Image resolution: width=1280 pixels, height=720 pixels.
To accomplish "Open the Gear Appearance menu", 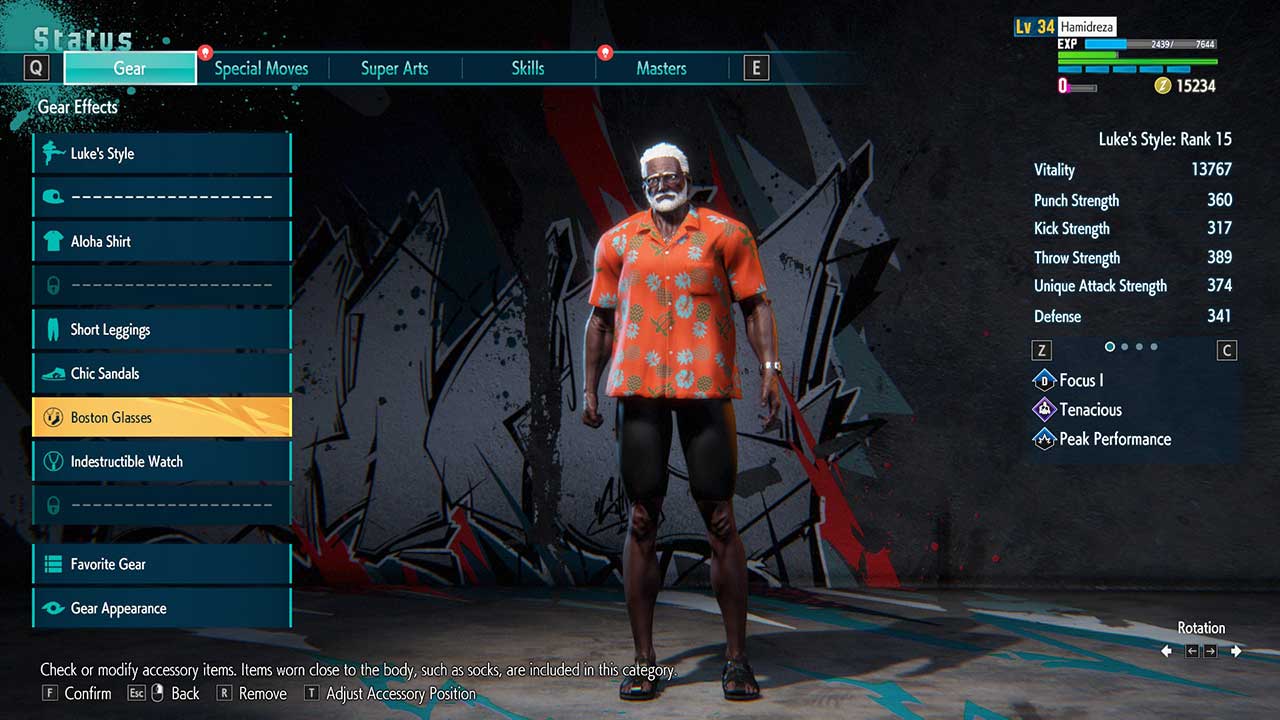I will (162, 608).
